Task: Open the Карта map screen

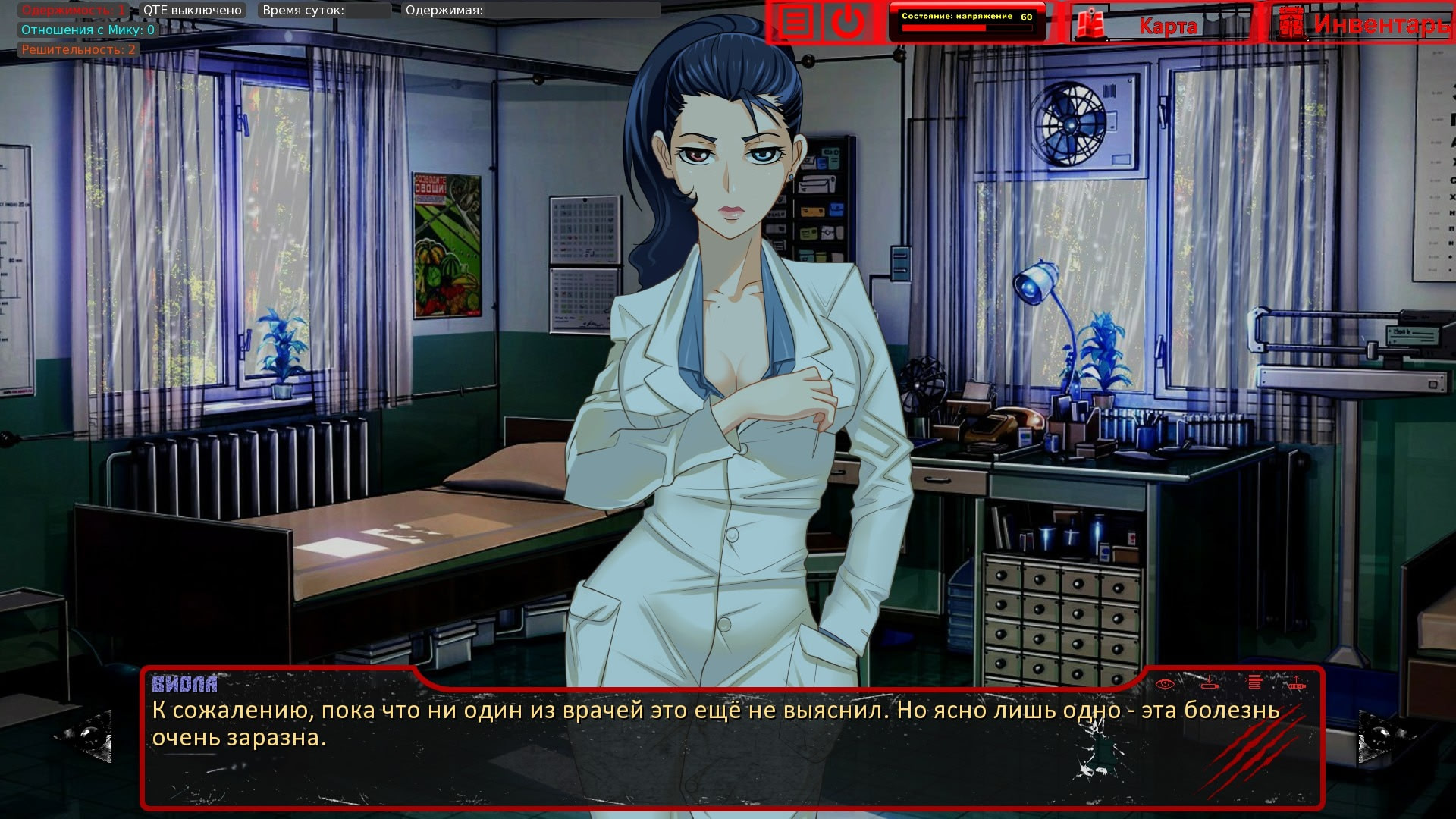Action: (1160, 25)
